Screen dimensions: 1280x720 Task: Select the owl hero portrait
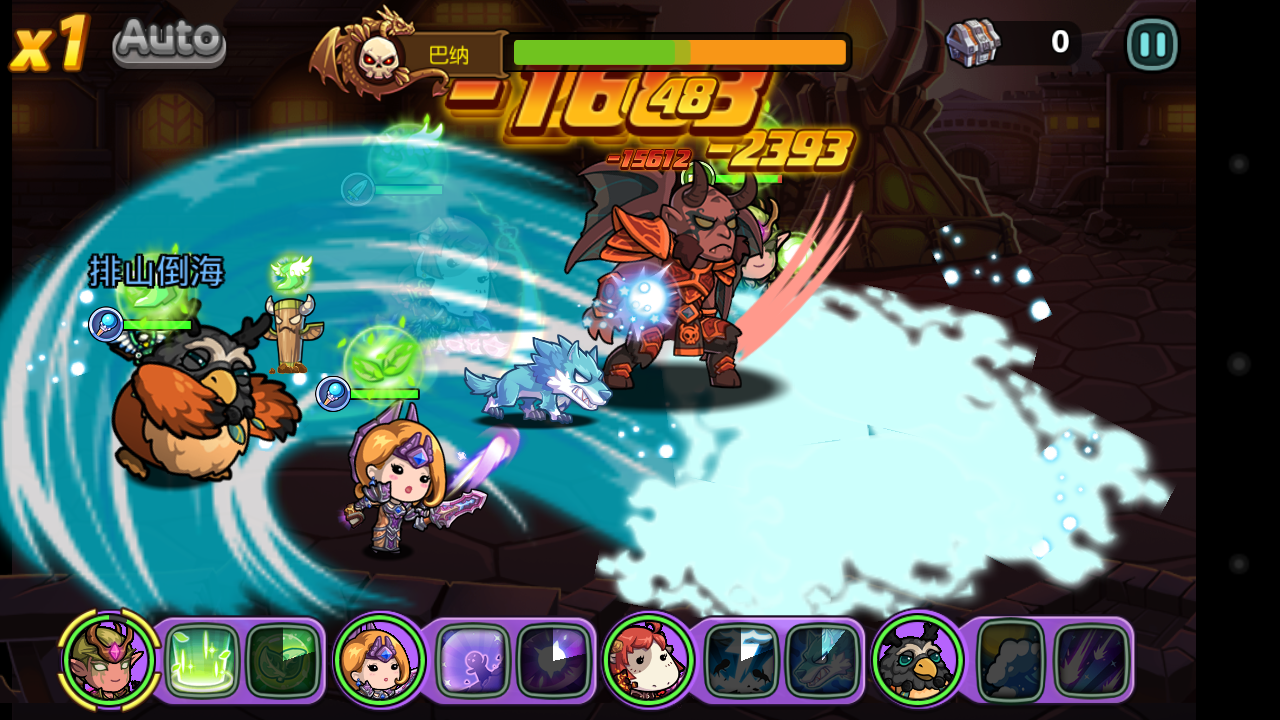(917, 660)
